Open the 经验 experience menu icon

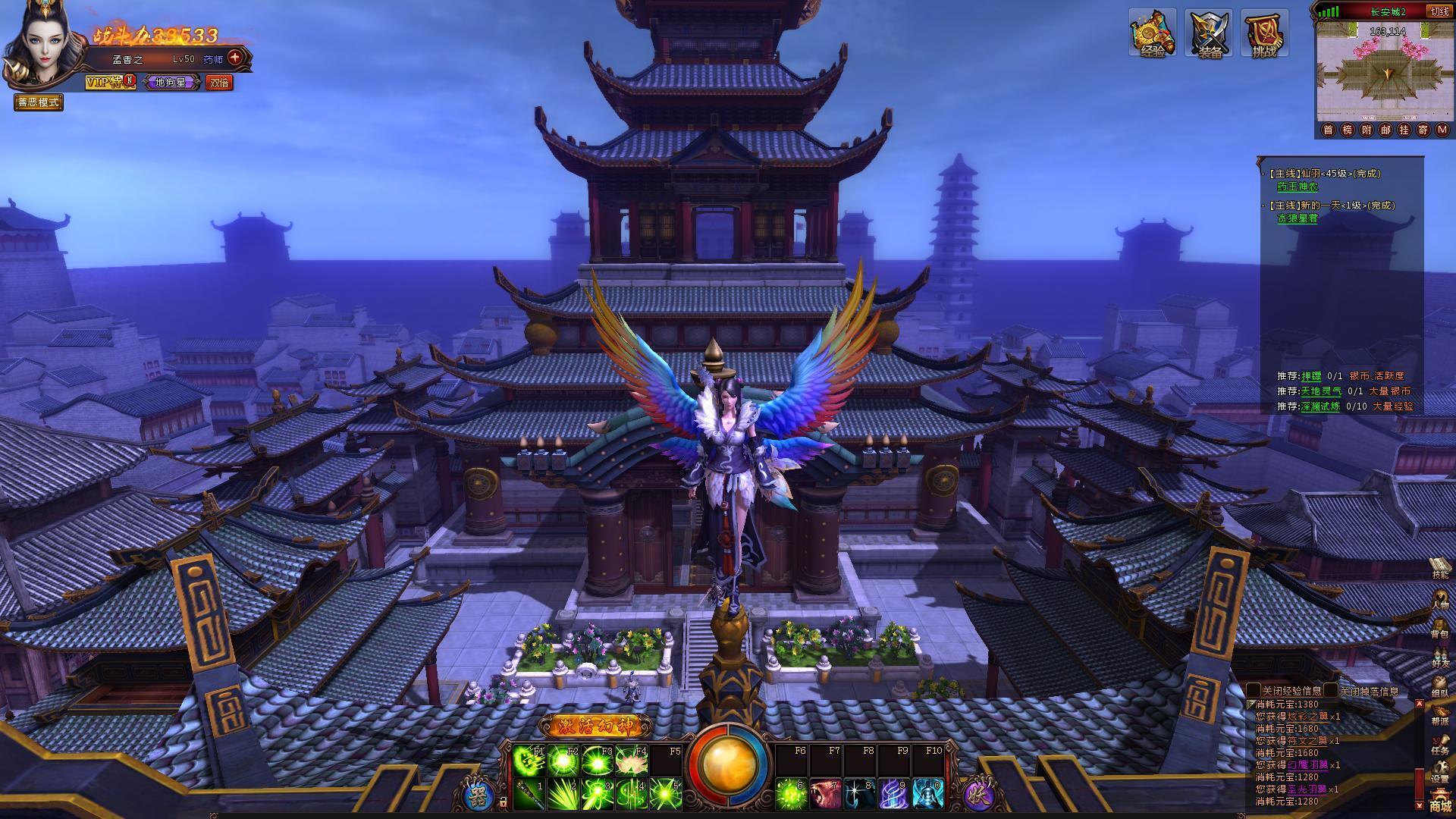pyautogui.click(x=1152, y=33)
